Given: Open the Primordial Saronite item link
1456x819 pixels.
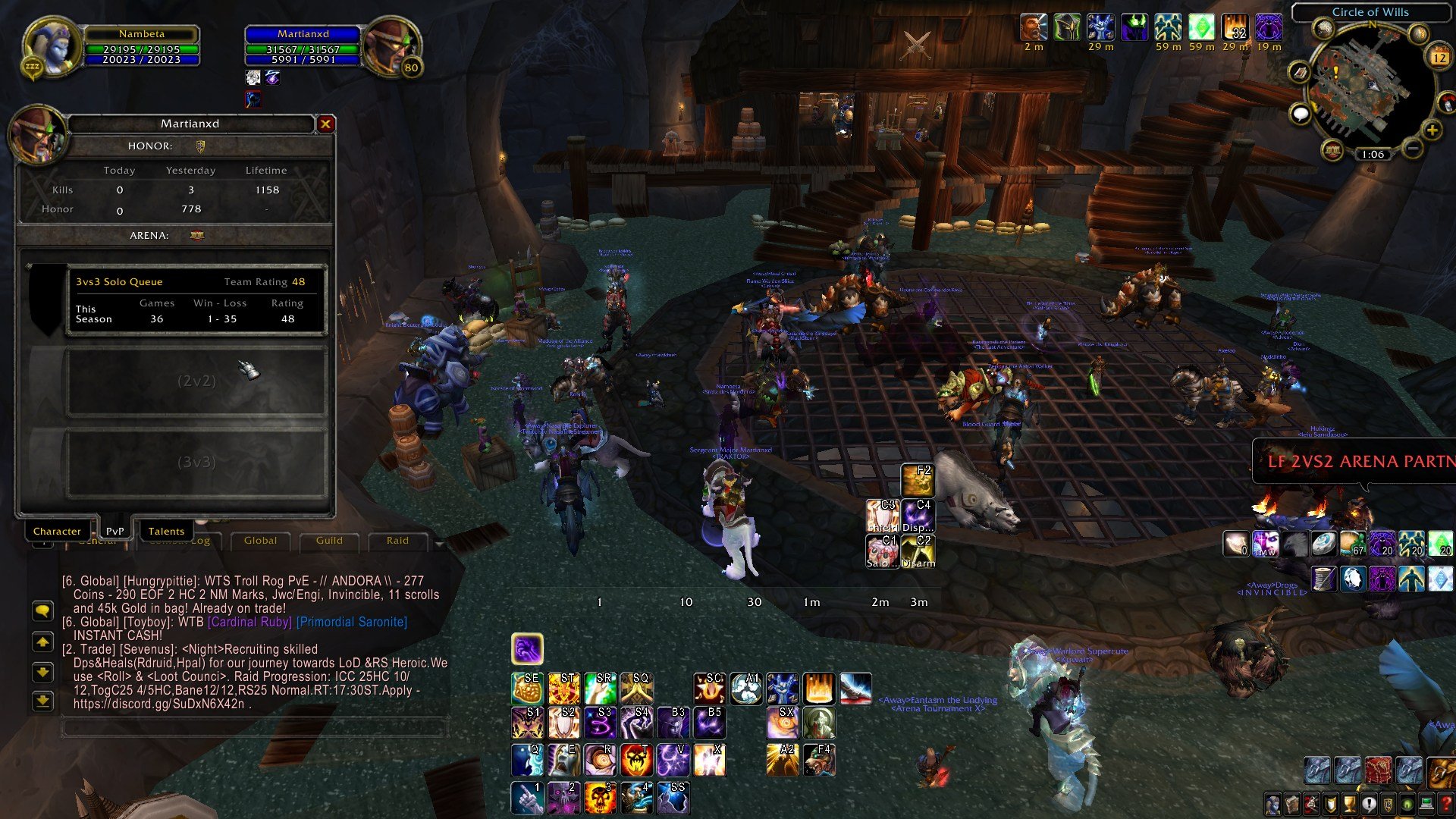Looking at the screenshot, I should pyautogui.click(x=352, y=622).
